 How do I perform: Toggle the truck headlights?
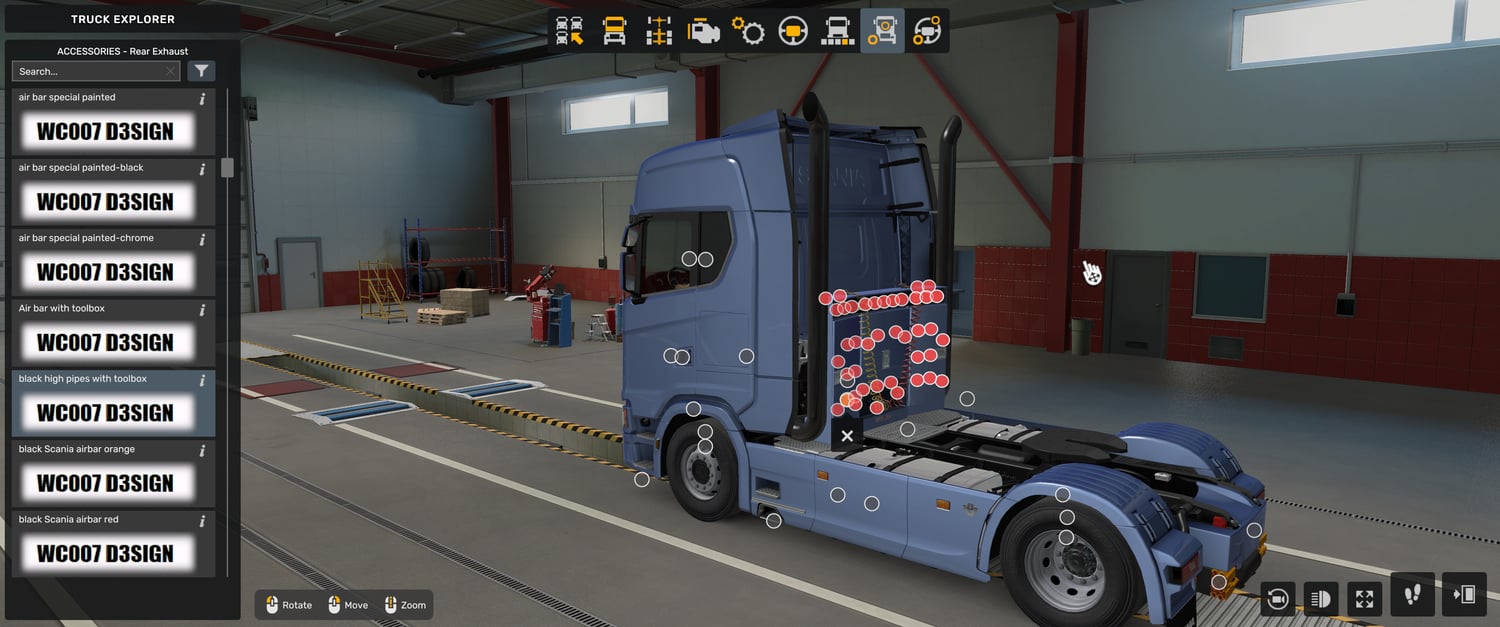(1320, 599)
